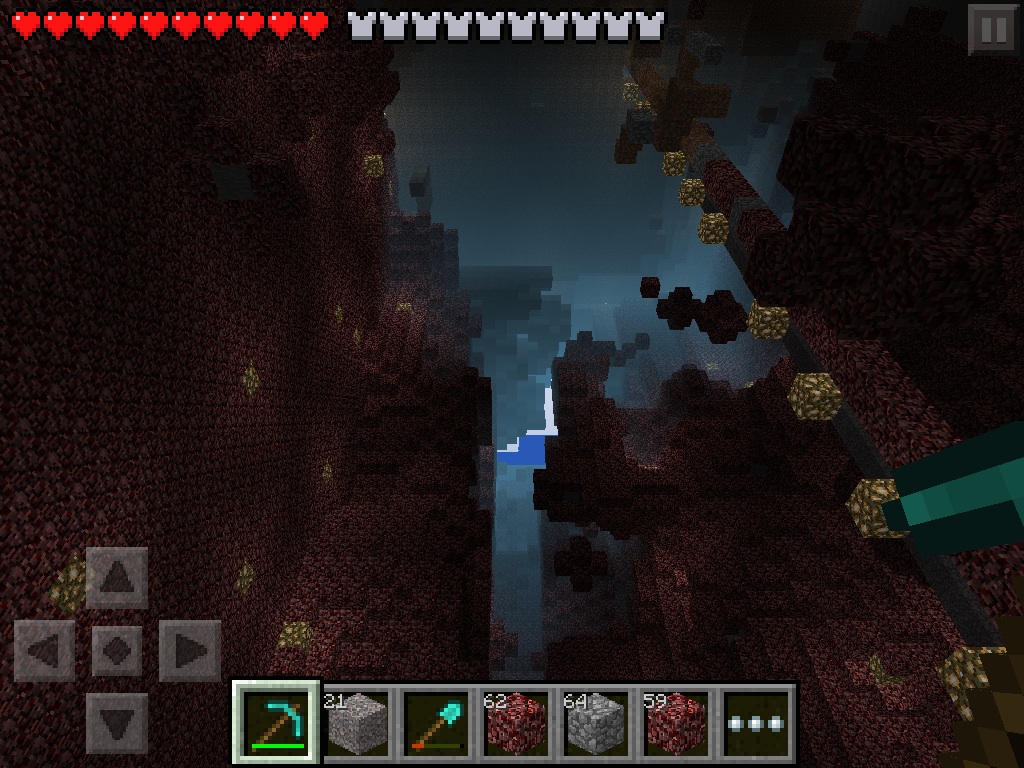
Task: Pause the game with the pause button
Action: pos(992,29)
